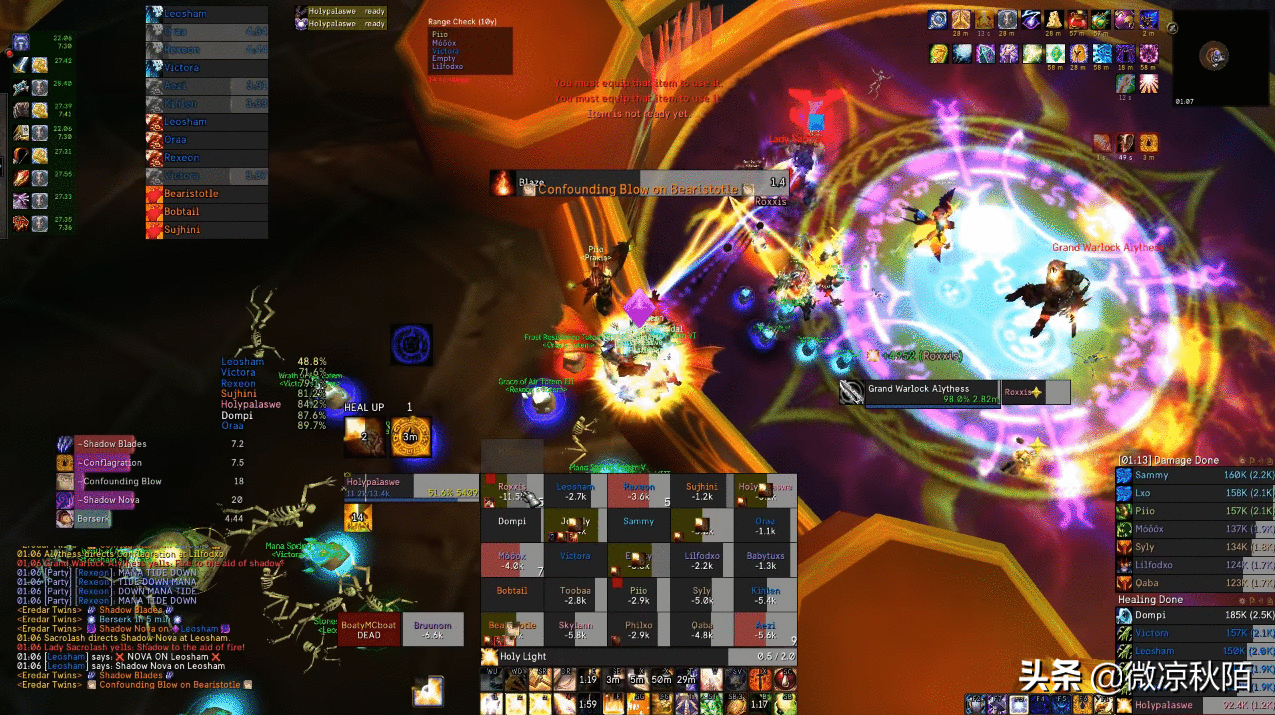Select the dead BoatyMCboat frame
Screen dimensions: 1275x715
point(368,630)
